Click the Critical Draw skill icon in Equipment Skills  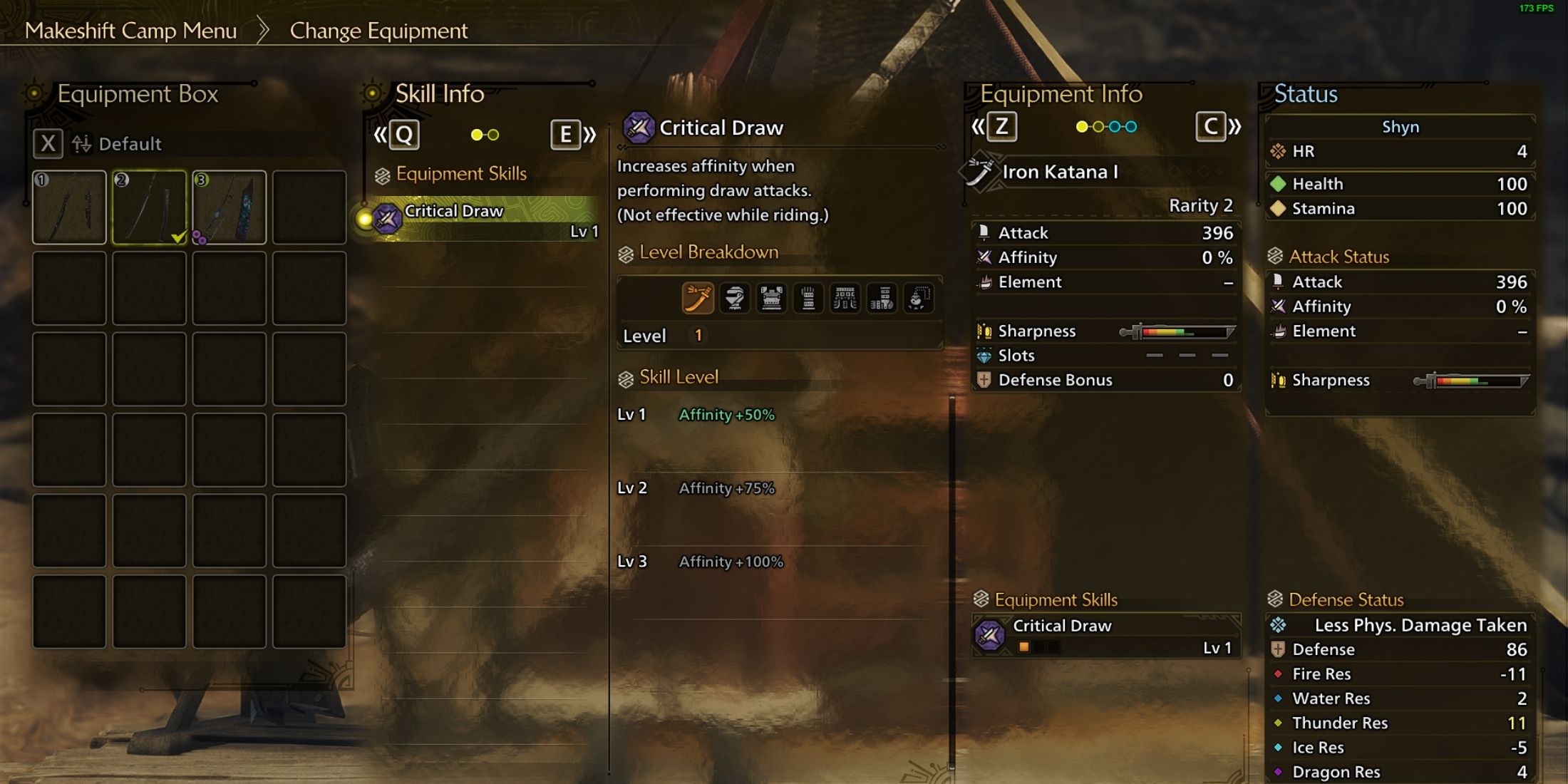pyautogui.click(x=991, y=634)
